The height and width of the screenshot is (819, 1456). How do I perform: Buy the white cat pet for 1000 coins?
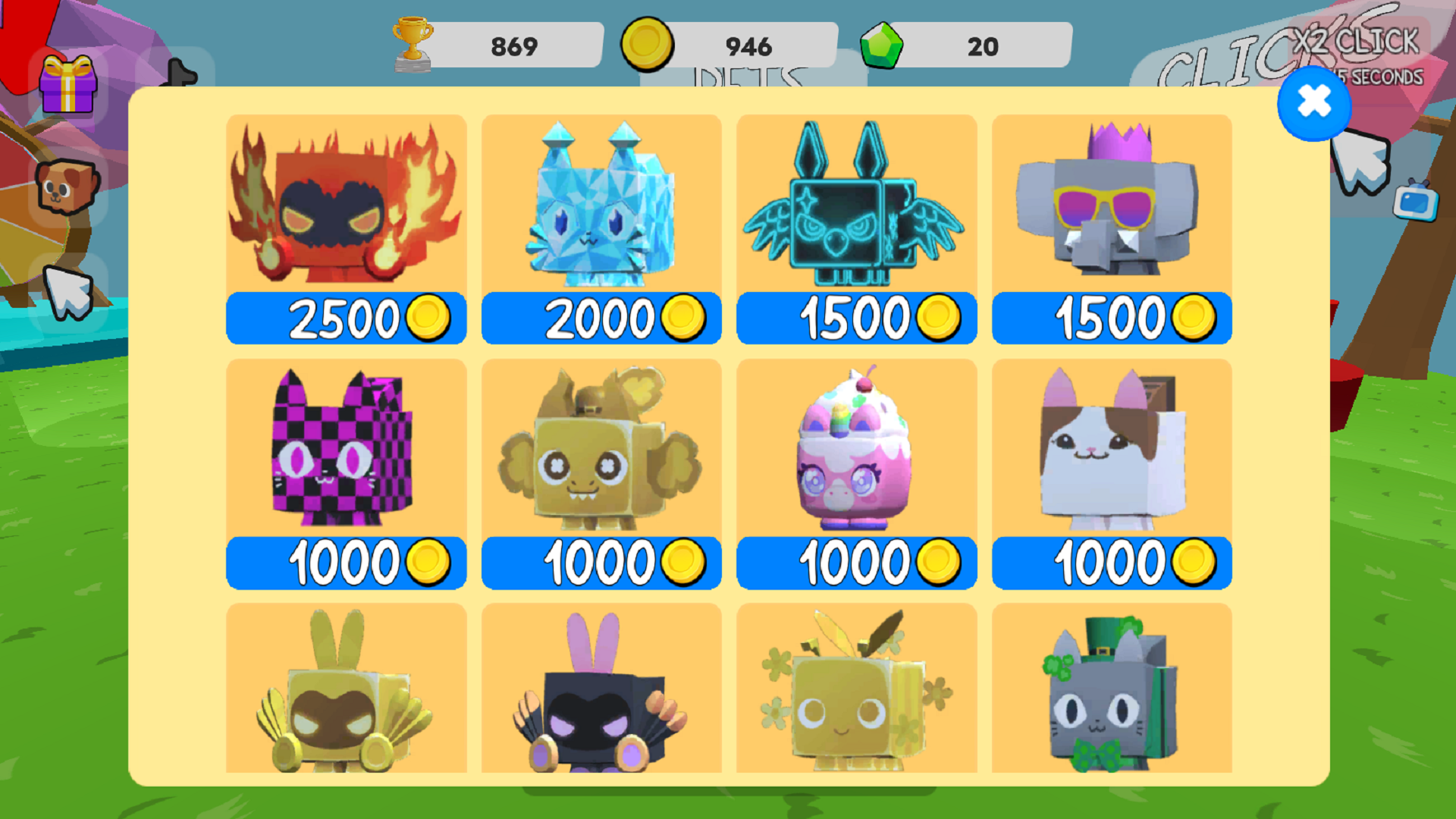tap(1111, 561)
